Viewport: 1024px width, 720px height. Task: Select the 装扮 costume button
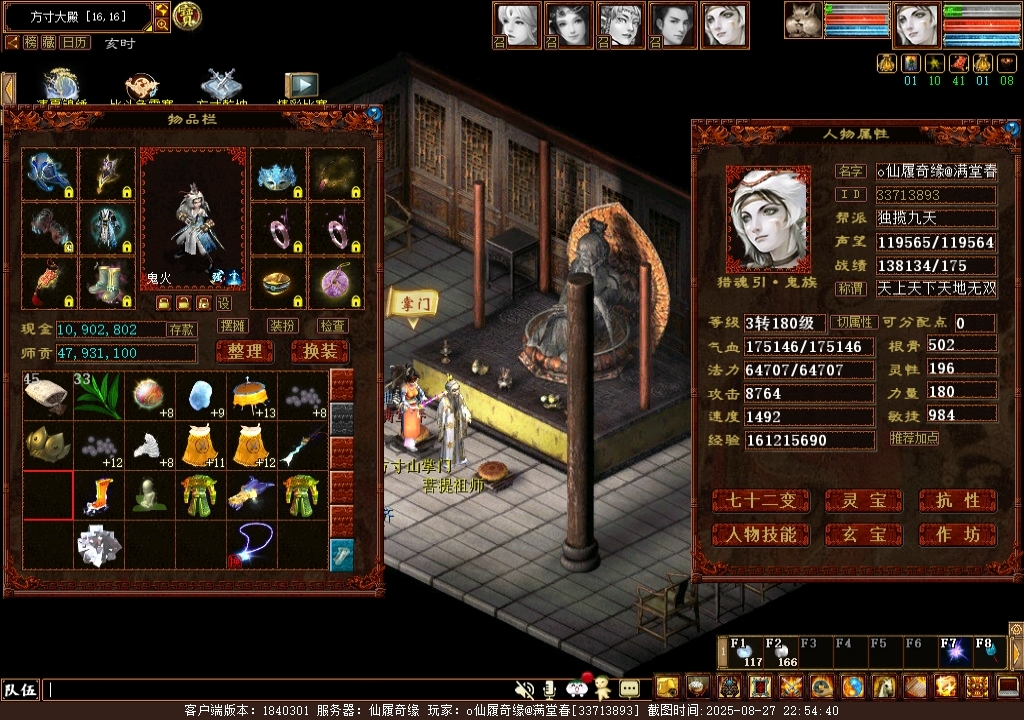pos(283,326)
